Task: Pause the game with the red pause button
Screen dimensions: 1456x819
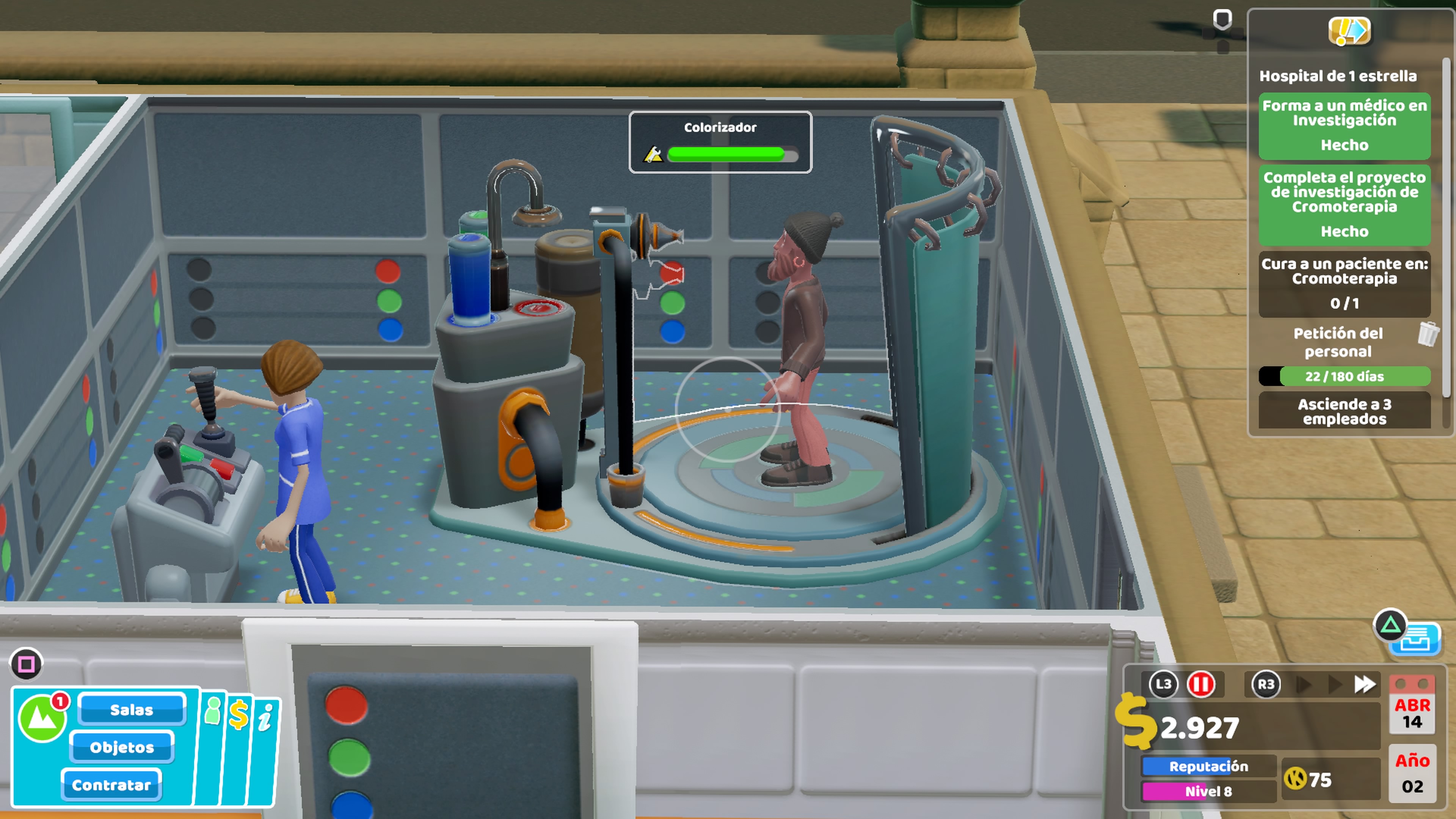Action: click(x=1200, y=684)
